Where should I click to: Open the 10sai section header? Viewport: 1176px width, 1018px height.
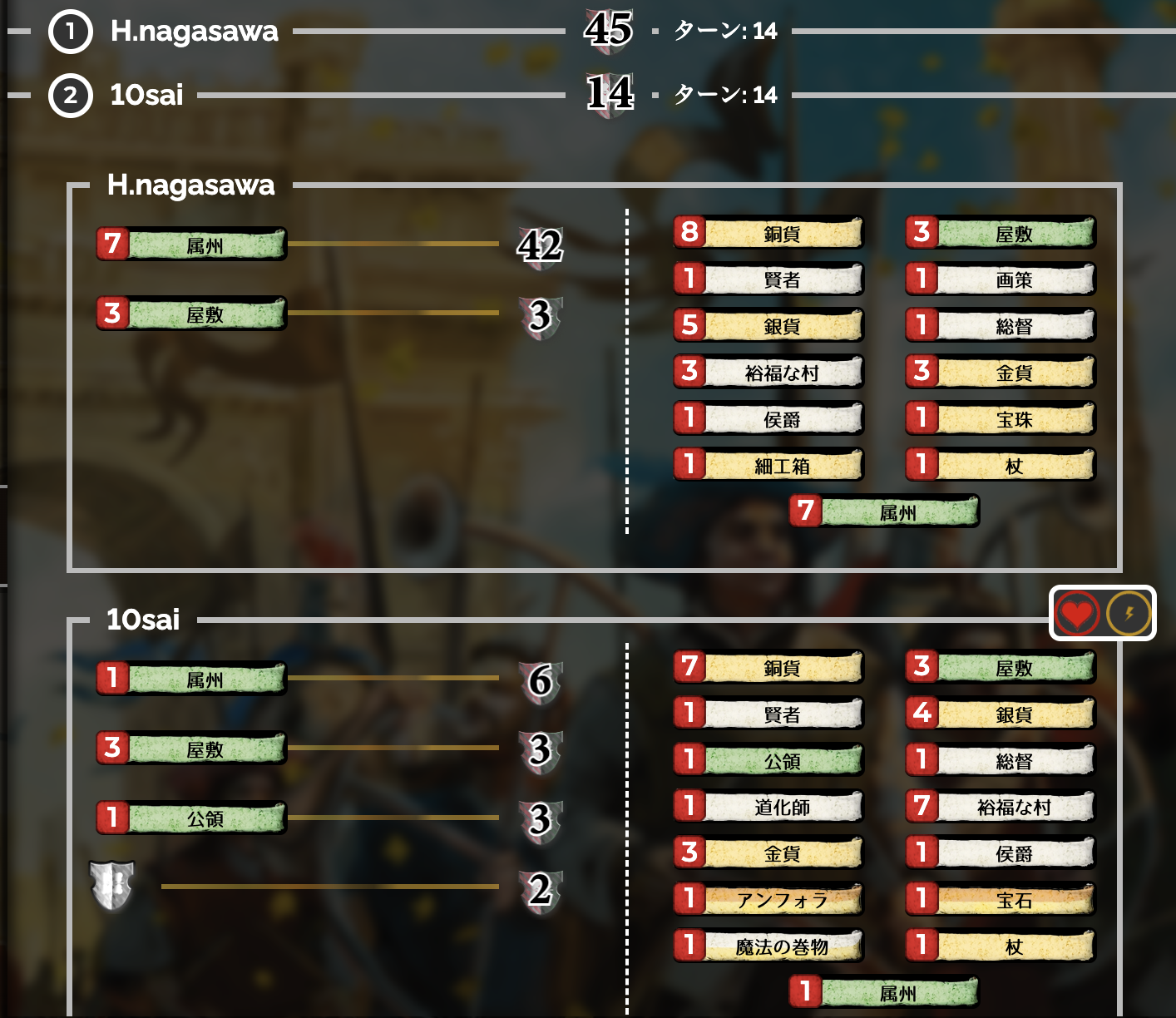tap(143, 620)
